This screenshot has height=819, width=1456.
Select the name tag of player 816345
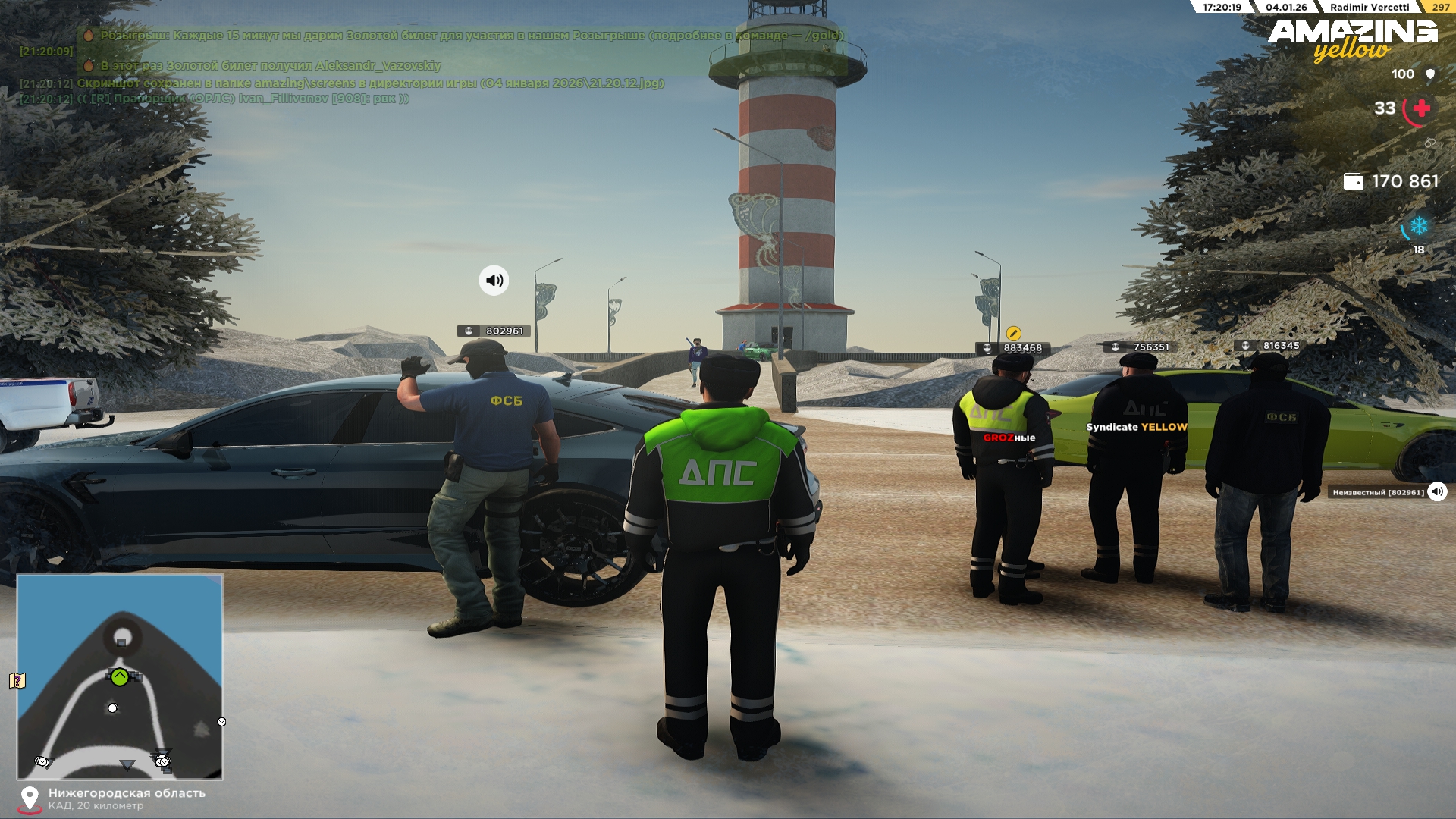coord(1272,346)
